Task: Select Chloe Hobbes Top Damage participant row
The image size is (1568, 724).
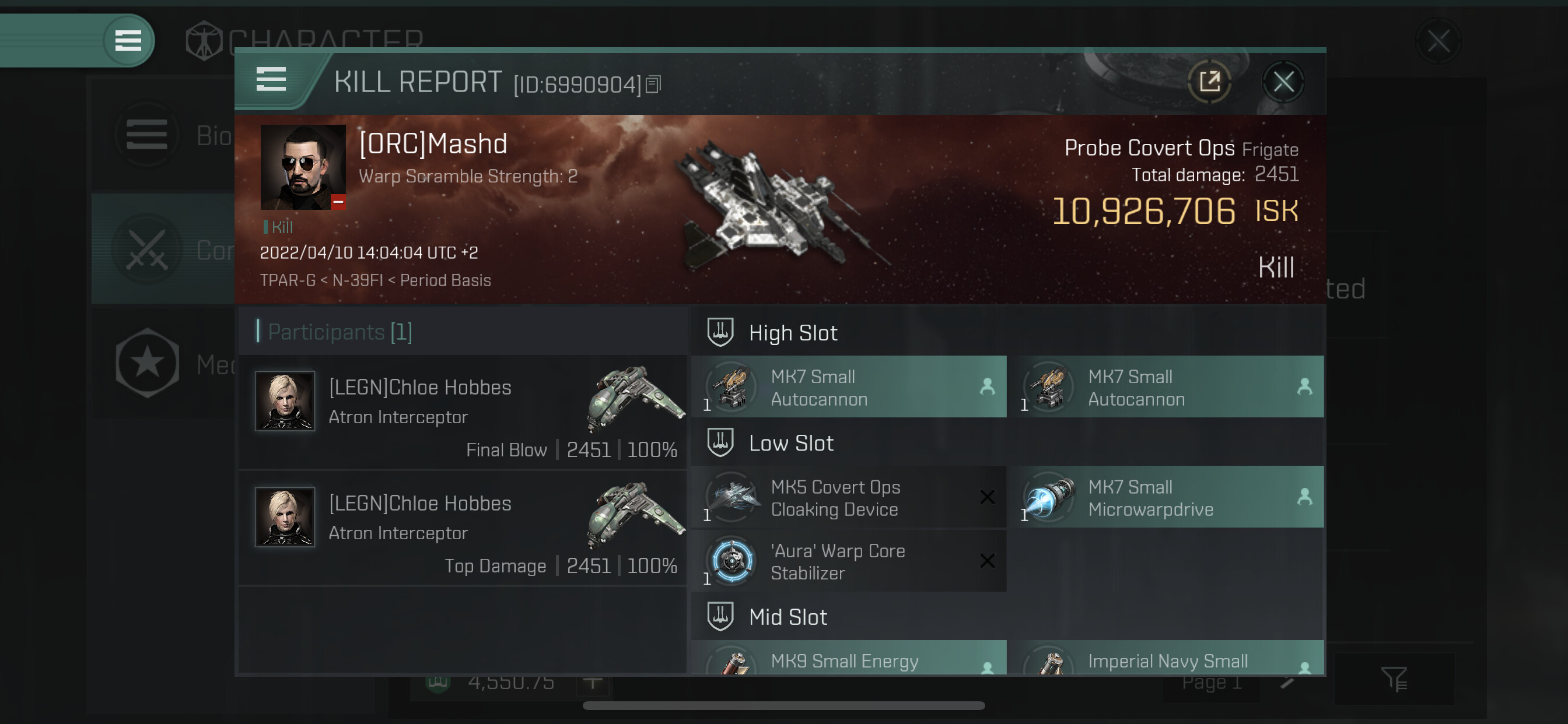Action: 463,528
